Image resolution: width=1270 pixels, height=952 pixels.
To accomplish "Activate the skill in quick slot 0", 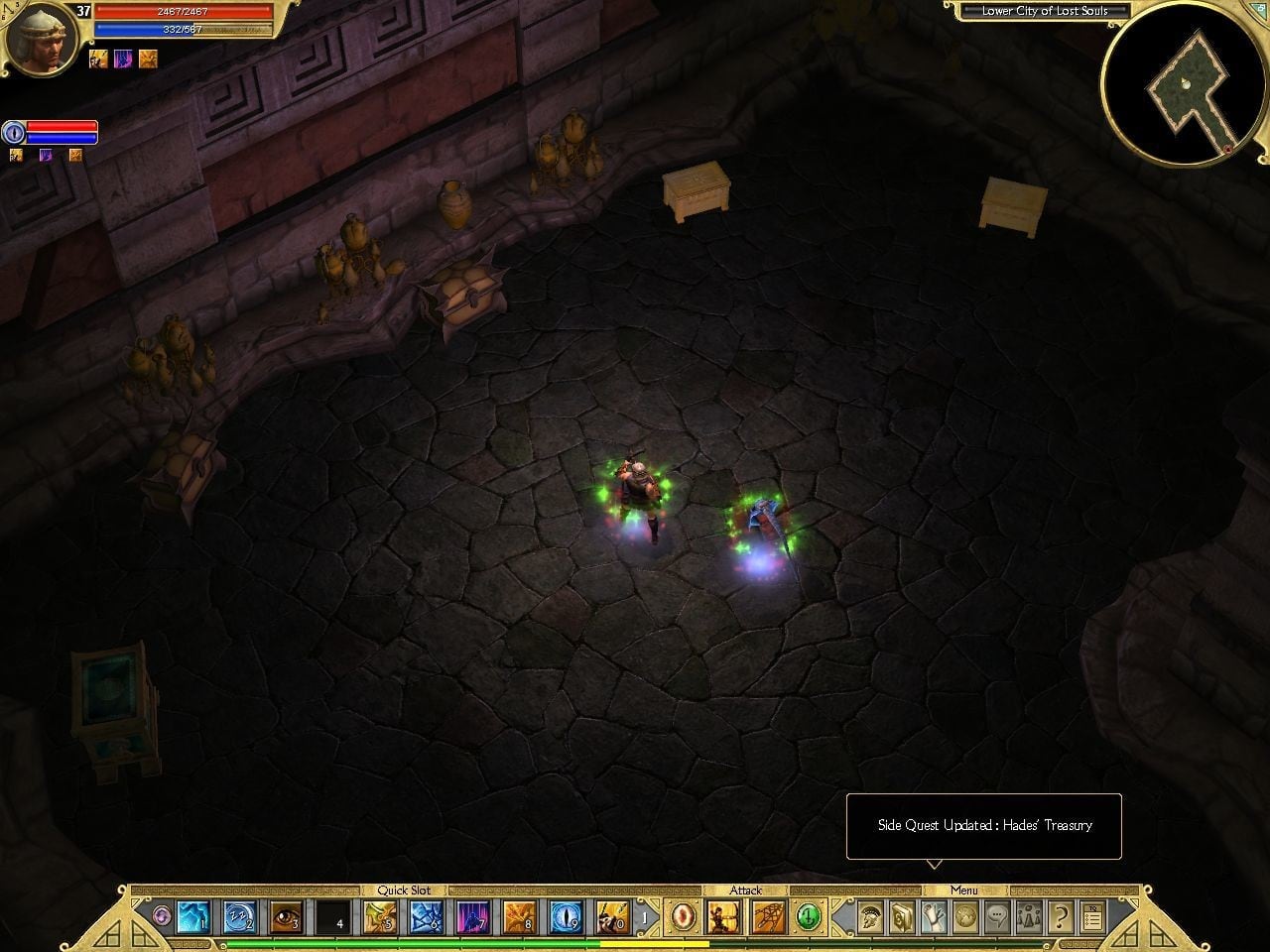I will [613, 917].
